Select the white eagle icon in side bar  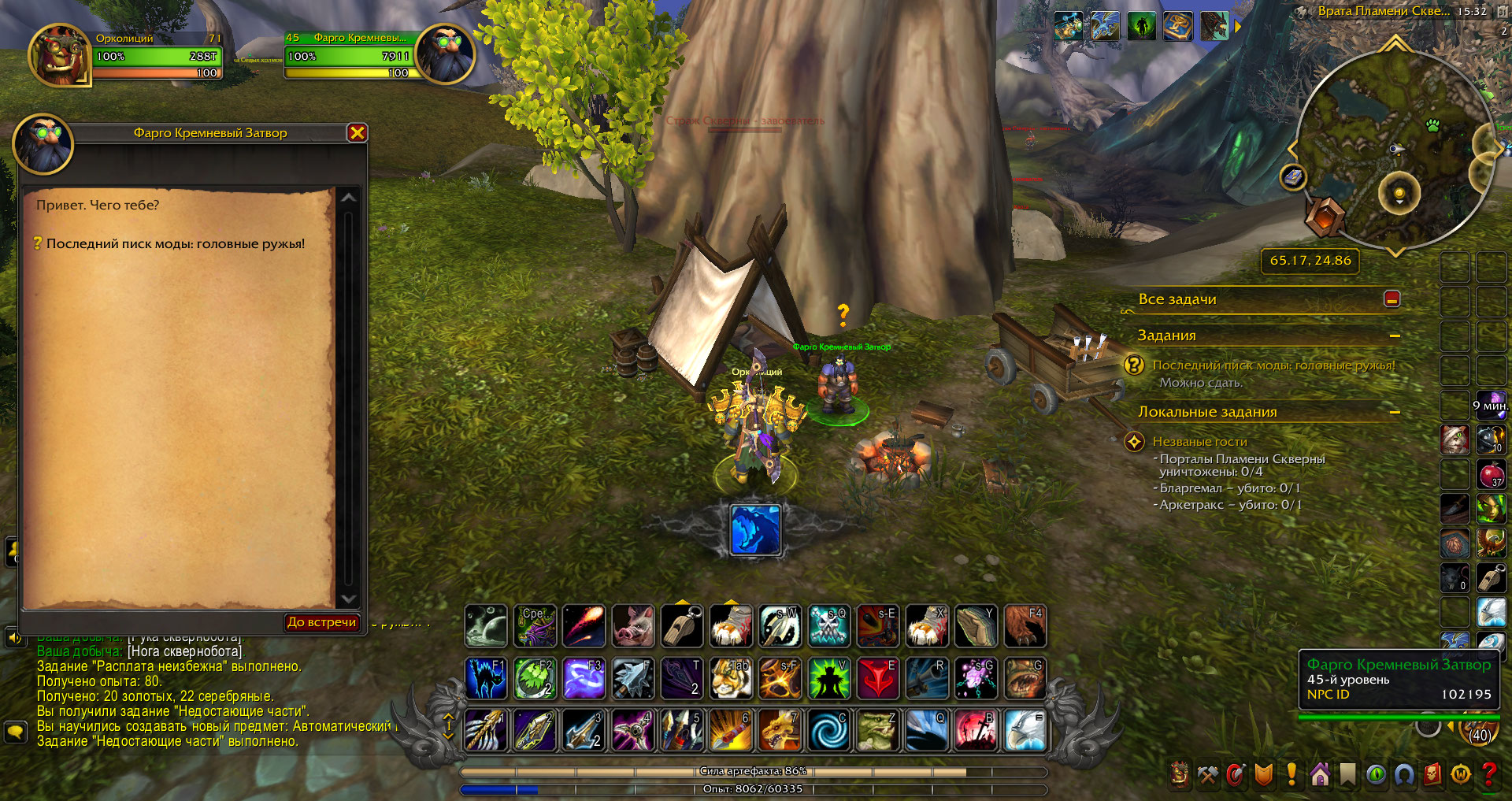pos(1491,612)
